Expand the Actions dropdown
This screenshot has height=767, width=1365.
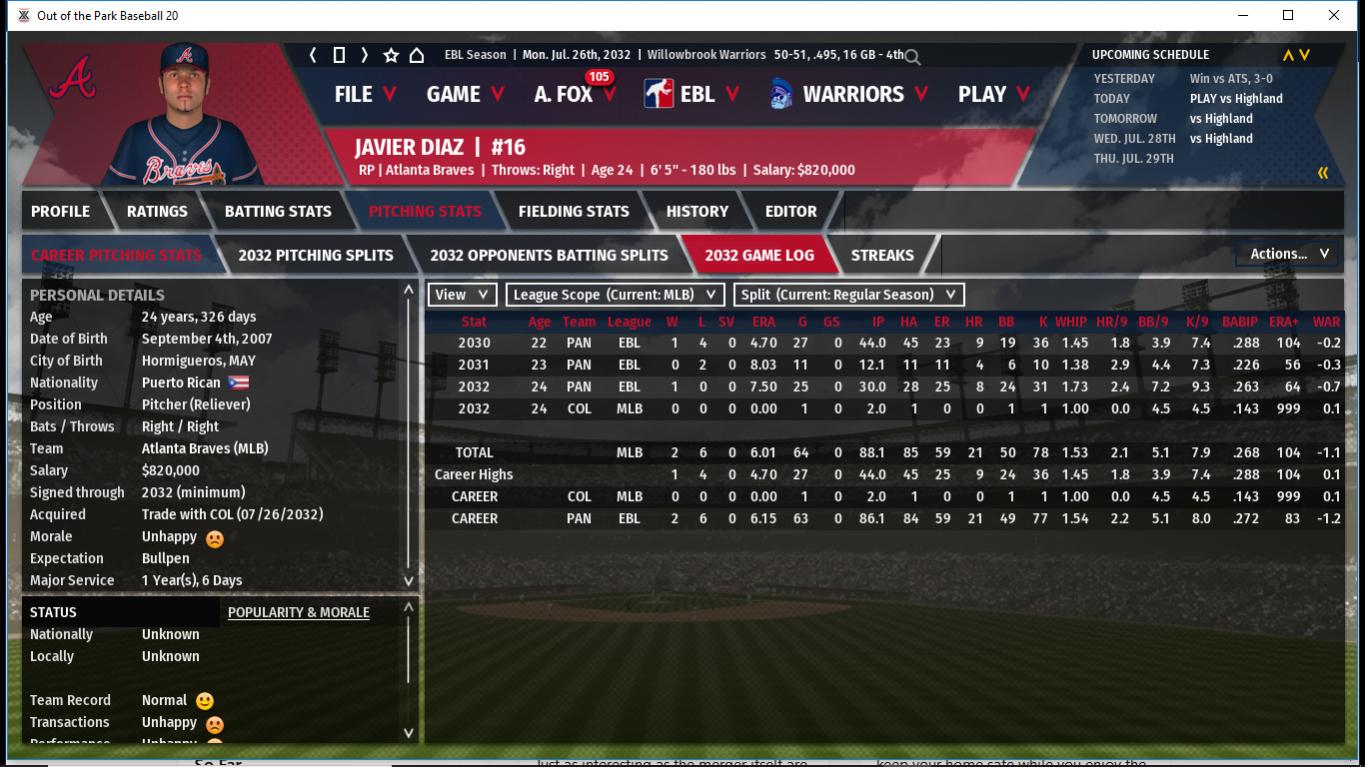tap(1289, 254)
